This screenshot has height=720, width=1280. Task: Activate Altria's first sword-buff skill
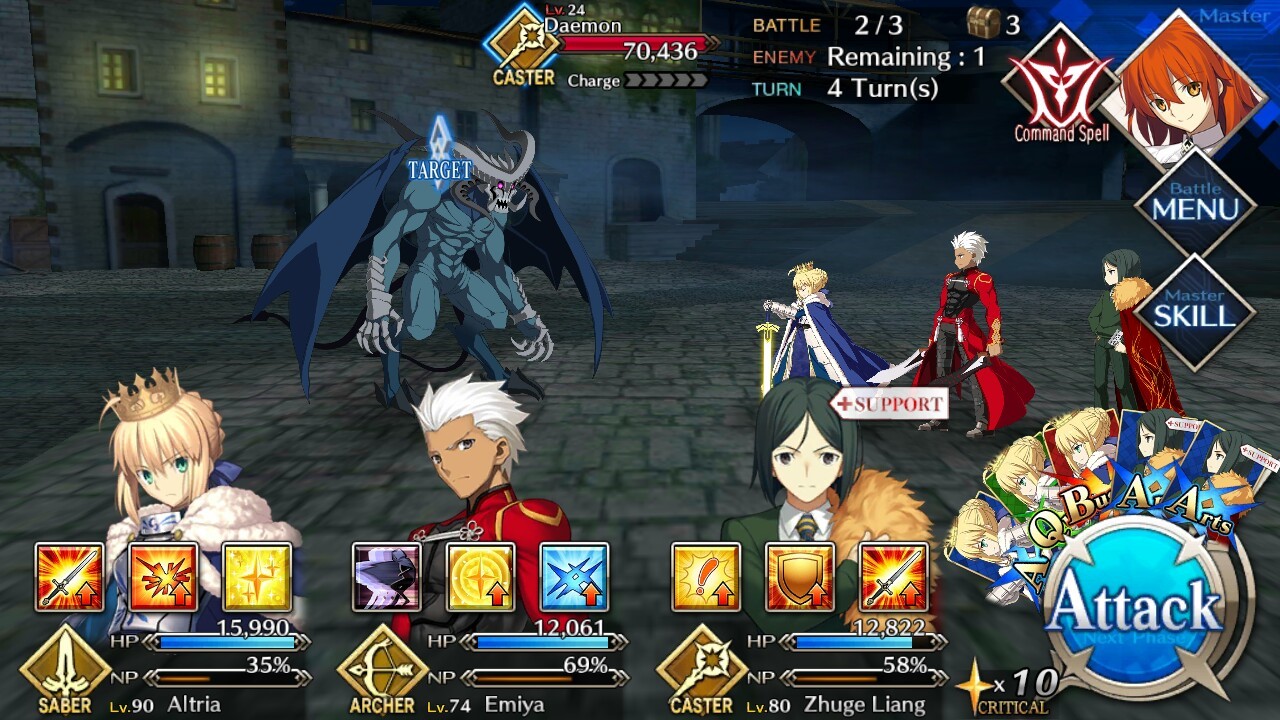click(x=69, y=577)
